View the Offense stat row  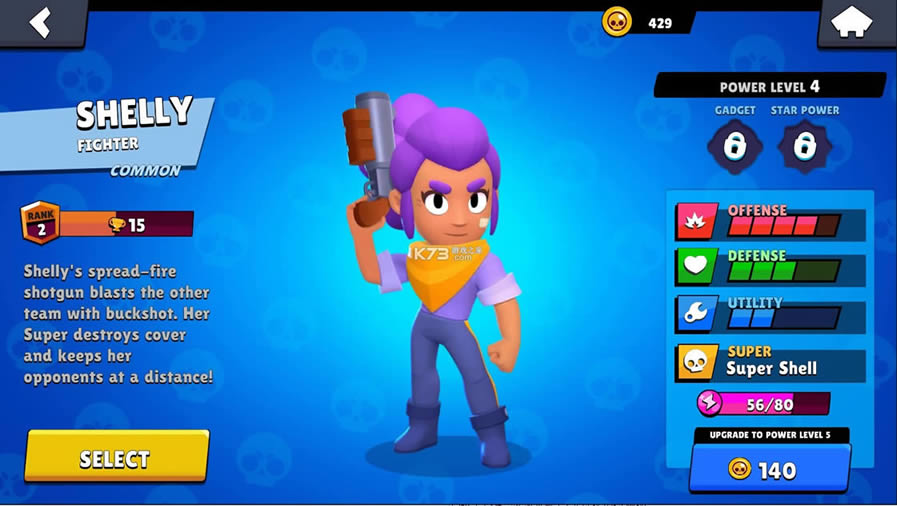click(x=770, y=221)
